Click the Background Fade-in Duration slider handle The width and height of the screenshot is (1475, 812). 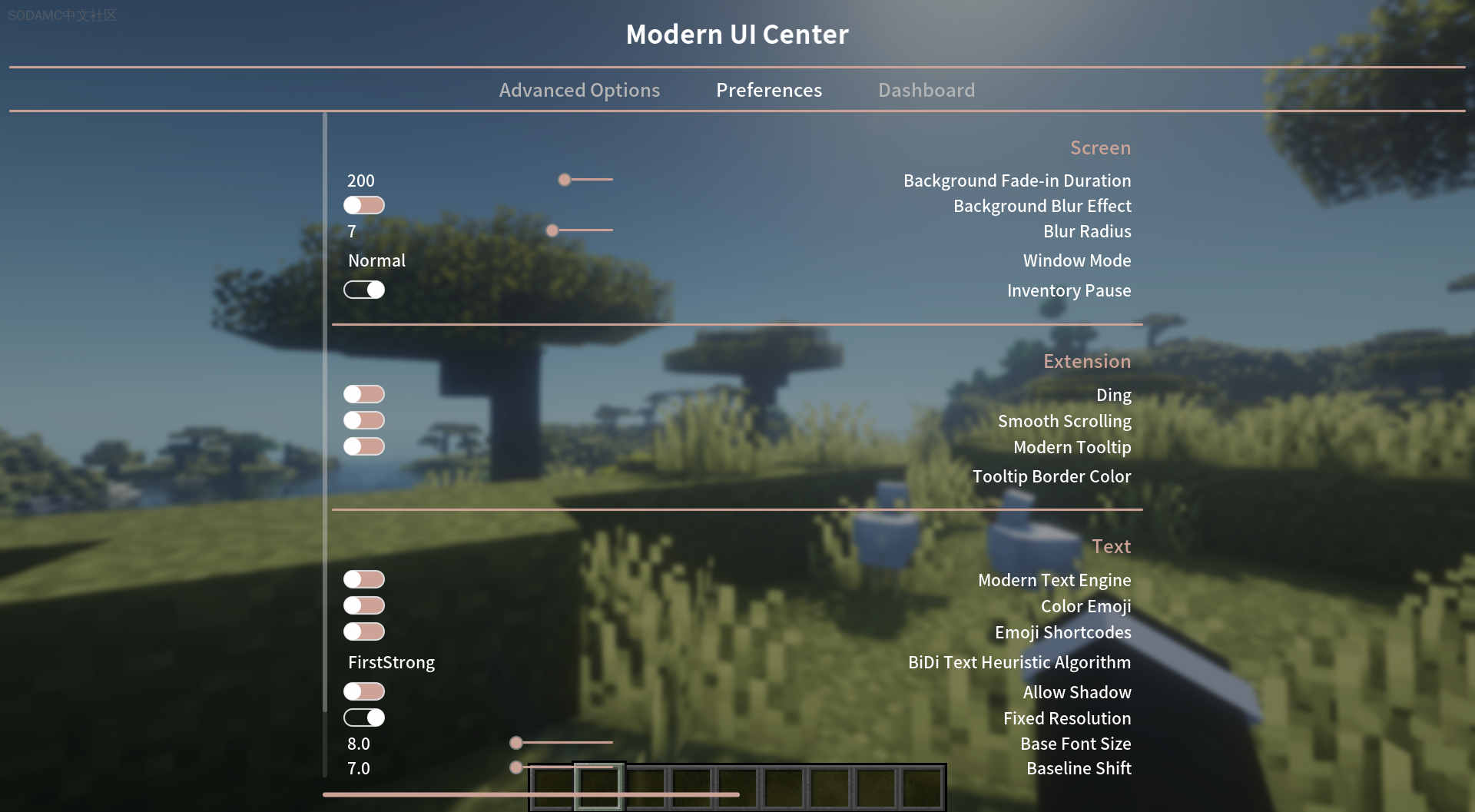coord(565,180)
